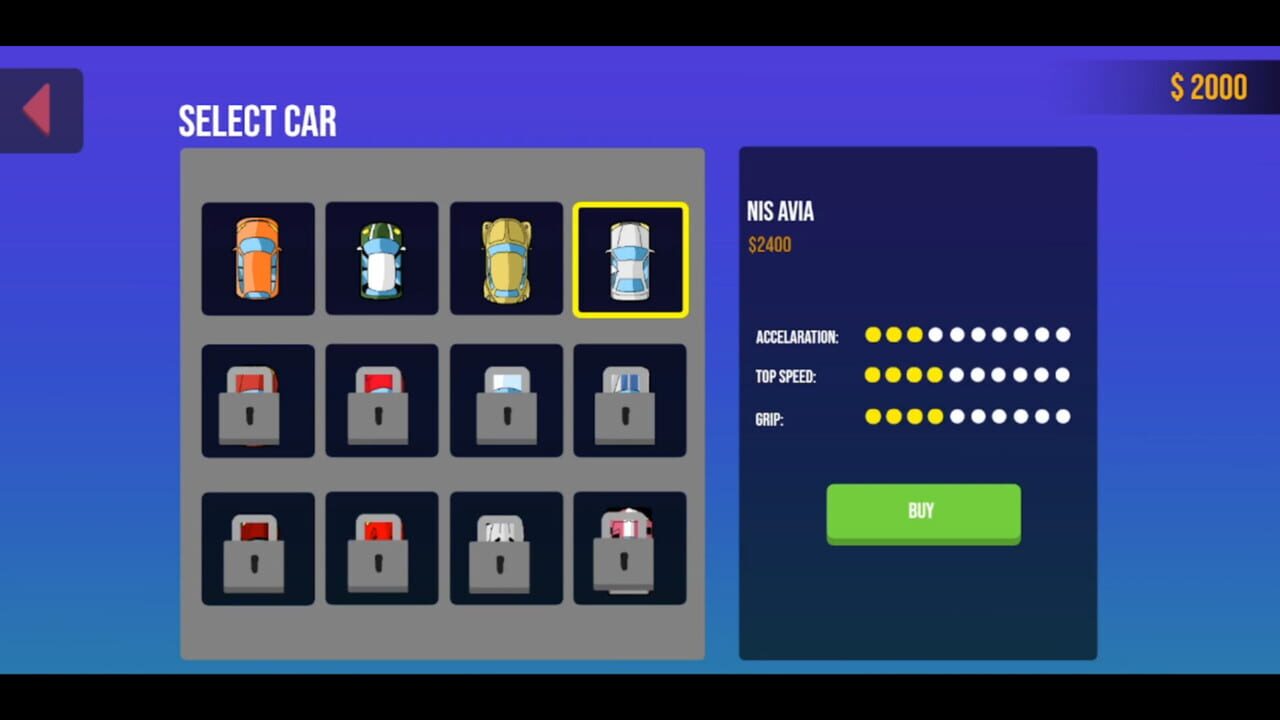Image resolution: width=1280 pixels, height=720 pixels.
Task: Click the Top Speed stat dots row
Action: point(967,377)
